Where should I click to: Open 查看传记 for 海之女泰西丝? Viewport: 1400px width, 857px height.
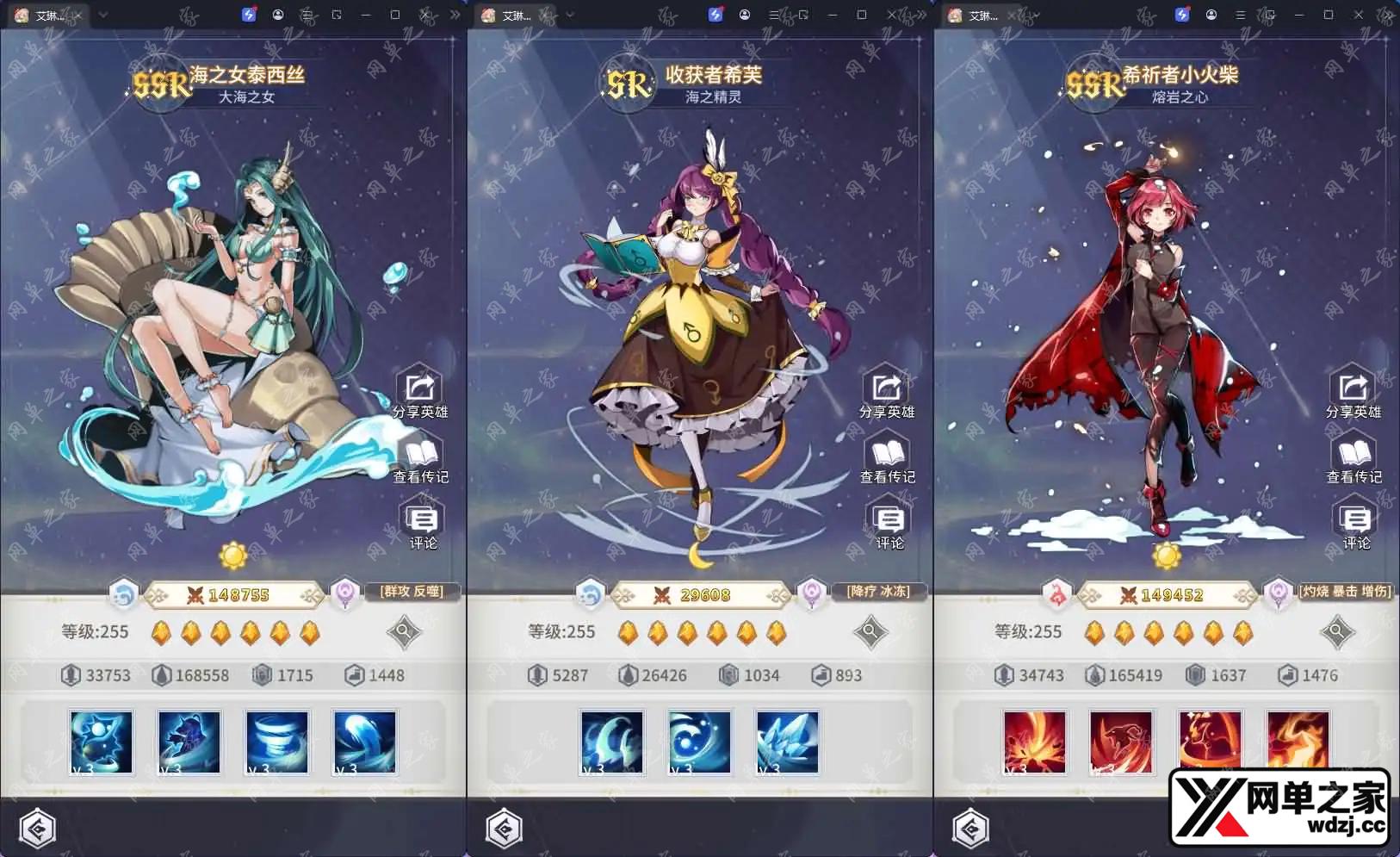[420, 459]
